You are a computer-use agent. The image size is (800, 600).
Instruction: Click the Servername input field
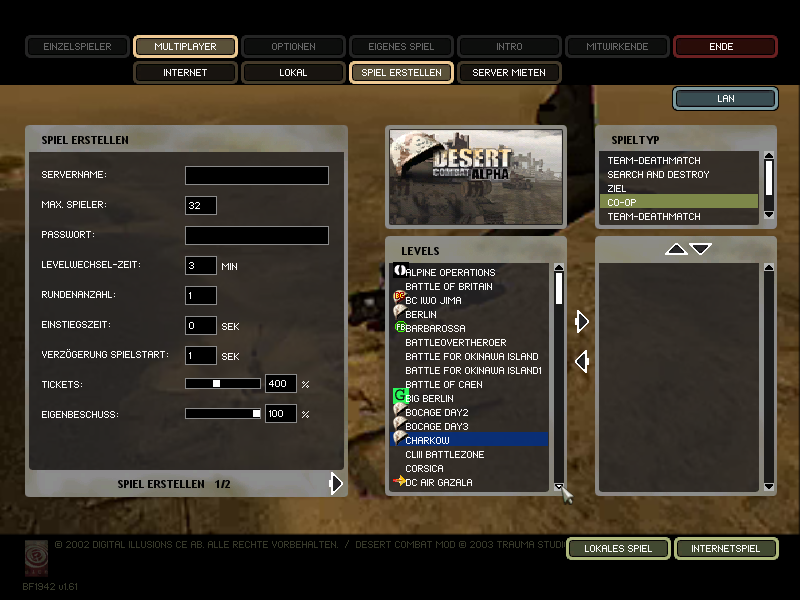pyautogui.click(x=256, y=176)
